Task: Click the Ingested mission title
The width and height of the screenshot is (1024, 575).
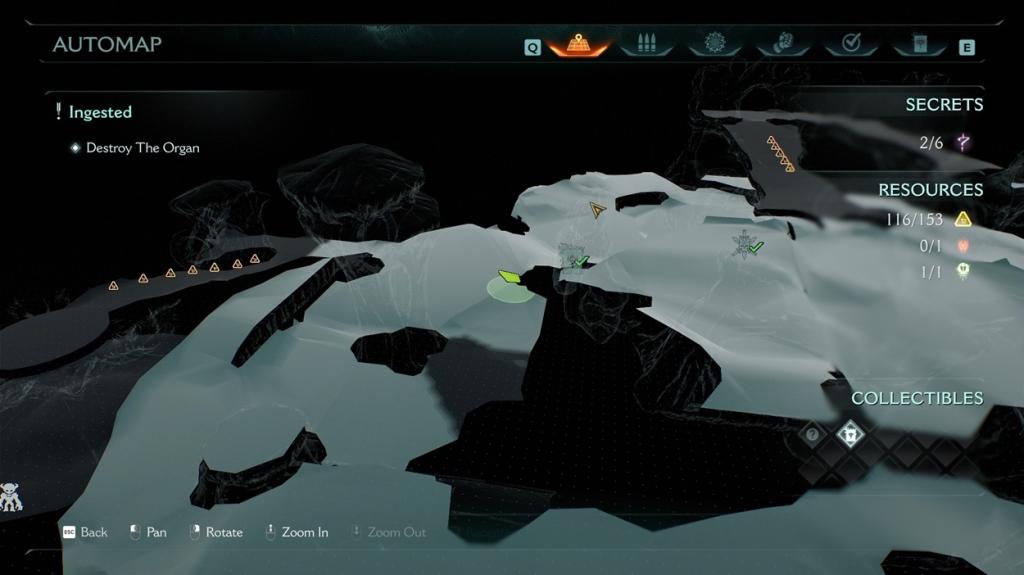Action: (x=100, y=112)
